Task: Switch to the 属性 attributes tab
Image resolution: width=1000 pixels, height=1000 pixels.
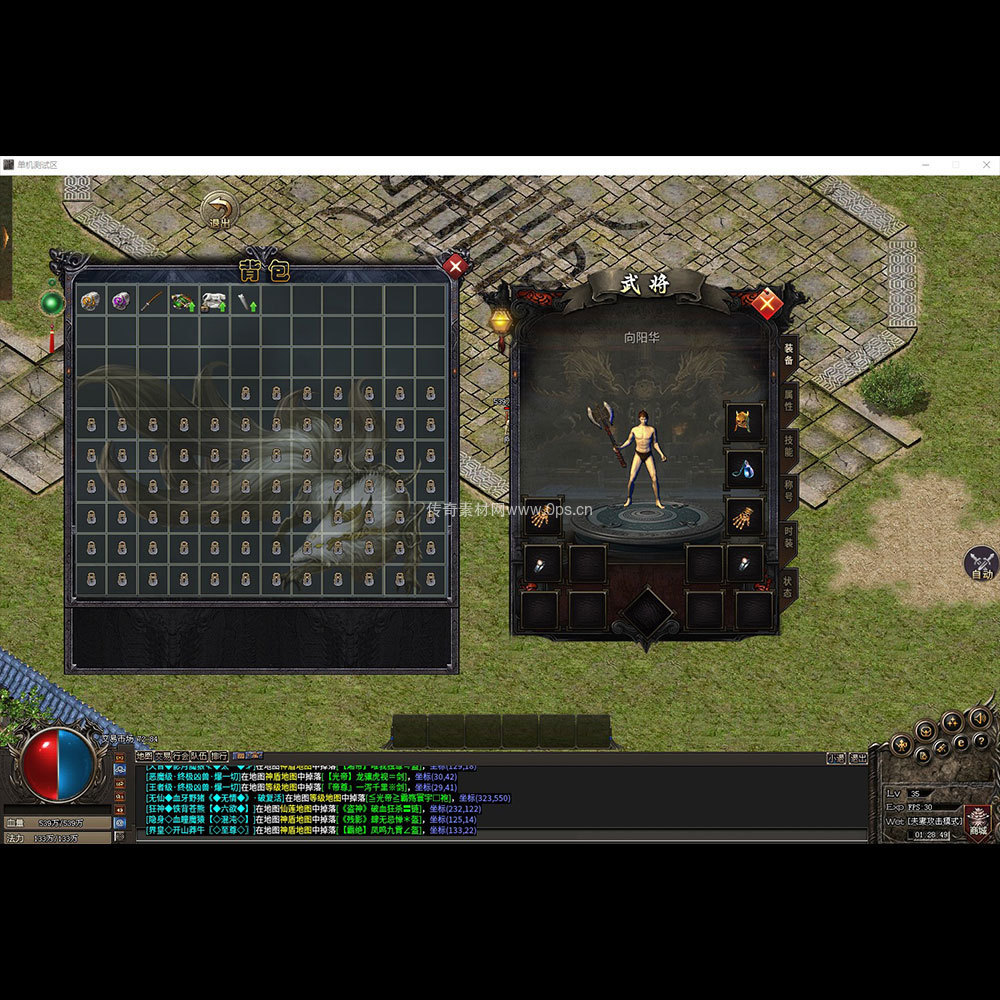Action: [789, 400]
